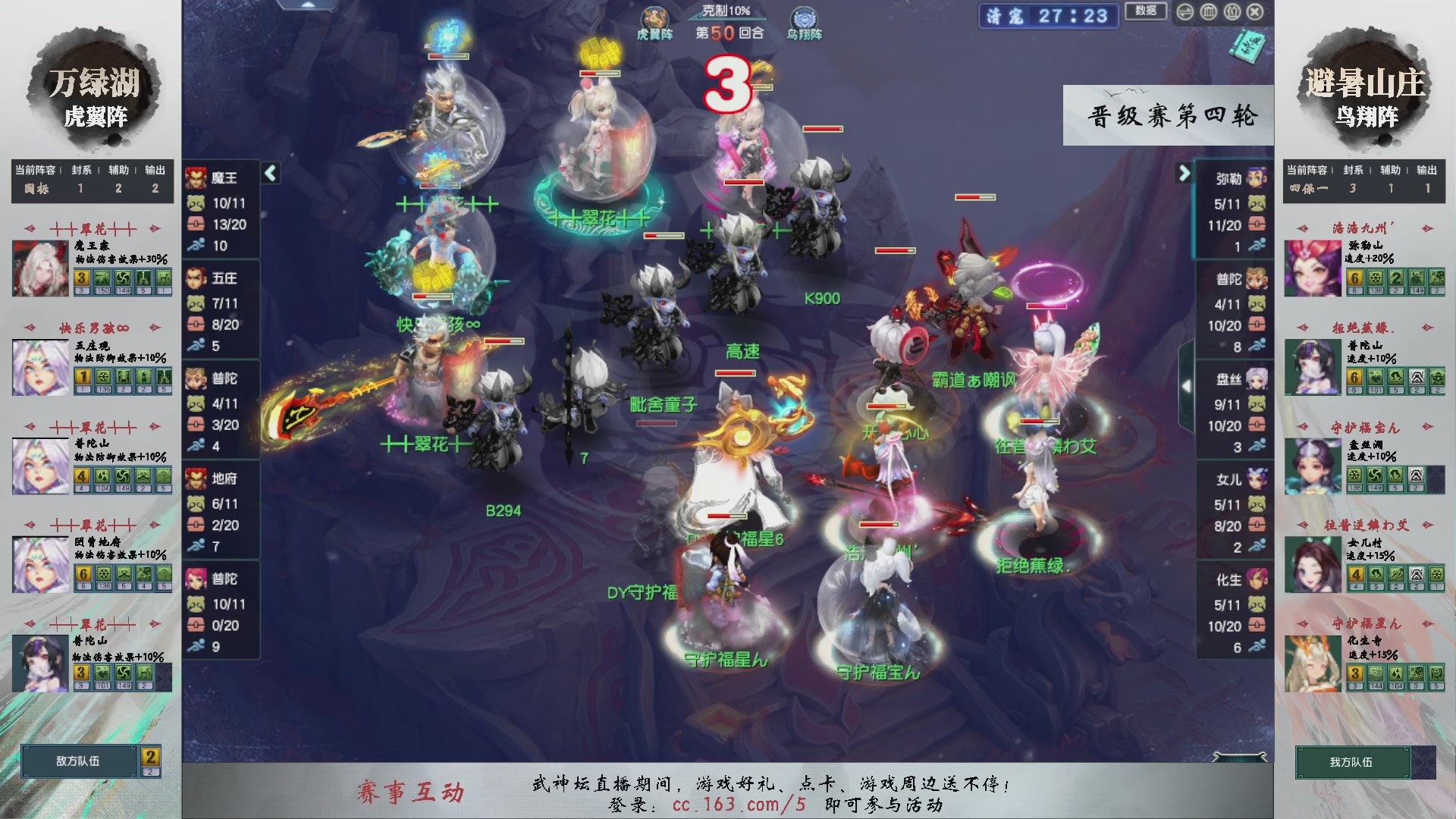Viewport: 1456px width, 819px height.
Task: Select the 魔王 portrait in left unit panel
Action: pyautogui.click(x=196, y=178)
